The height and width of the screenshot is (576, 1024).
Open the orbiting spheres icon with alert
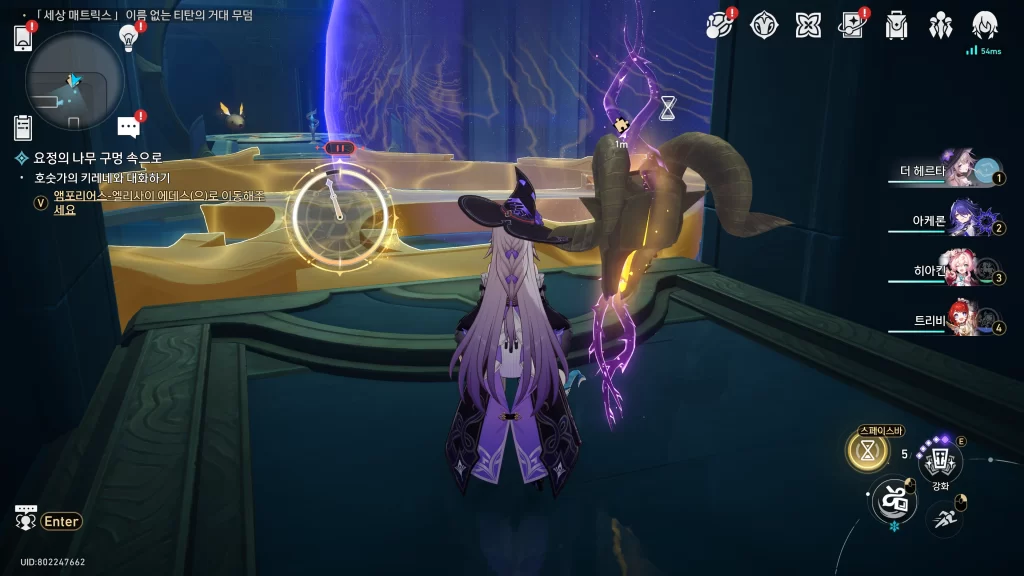click(x=720, y=25)
